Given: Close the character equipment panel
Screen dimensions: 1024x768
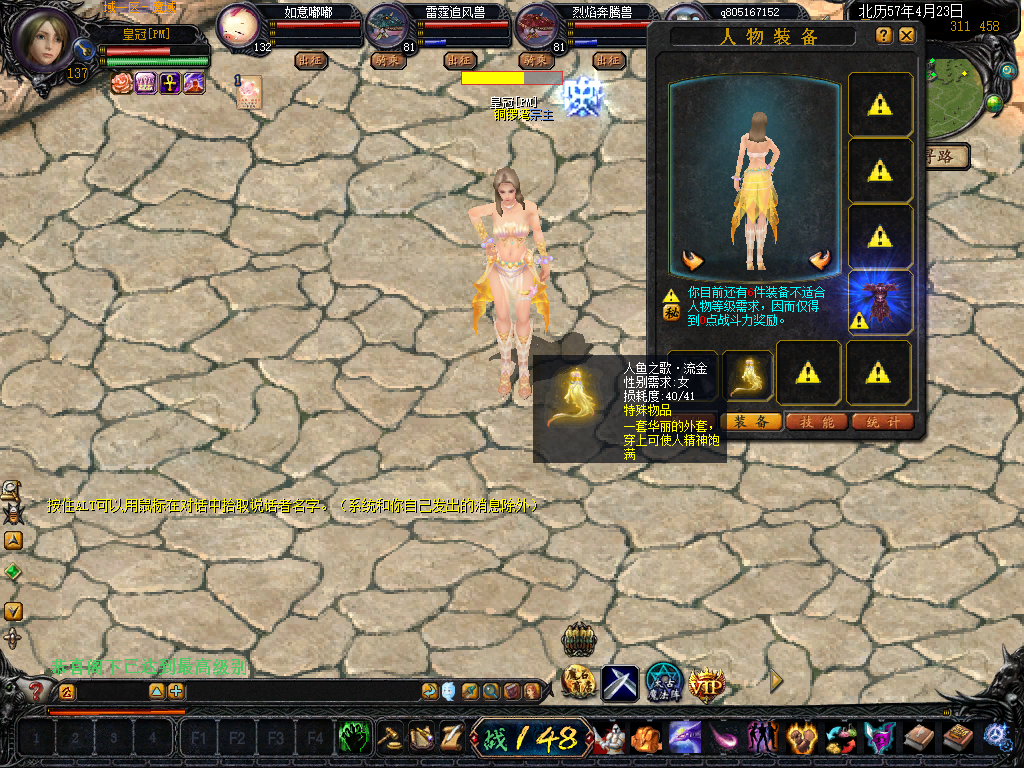Looking at the screenshot, I should [907, 35].
